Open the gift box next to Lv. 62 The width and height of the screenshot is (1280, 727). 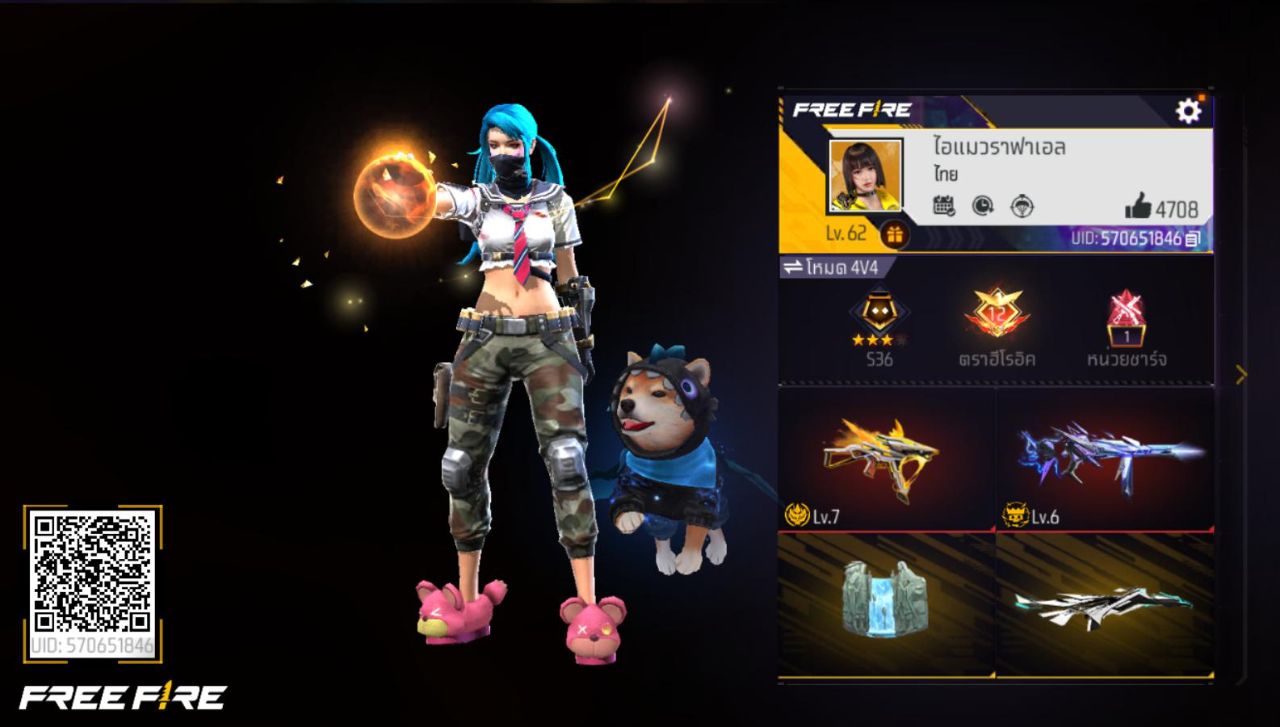(x=893, y=236)
